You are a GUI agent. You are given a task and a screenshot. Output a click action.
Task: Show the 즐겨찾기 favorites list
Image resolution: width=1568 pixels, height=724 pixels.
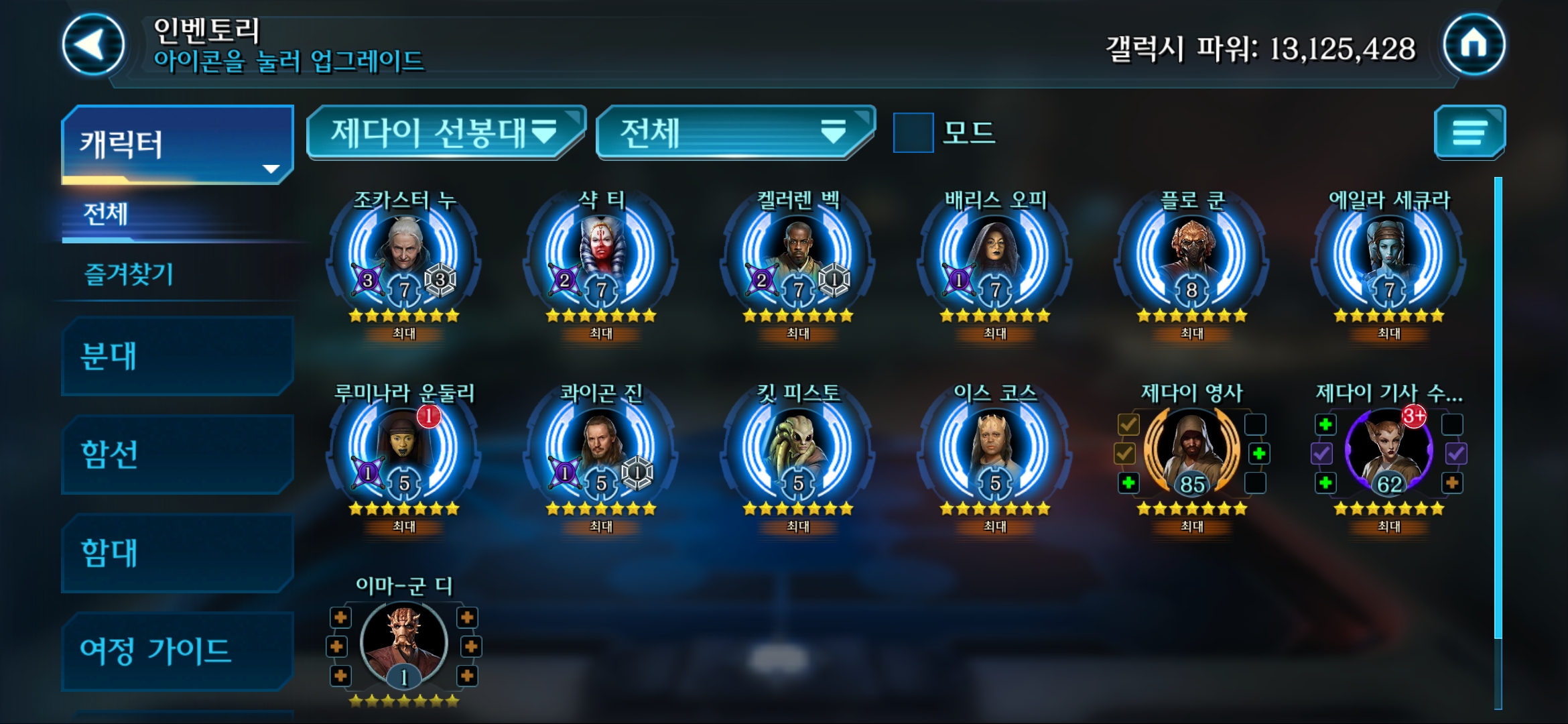point(129,274)
